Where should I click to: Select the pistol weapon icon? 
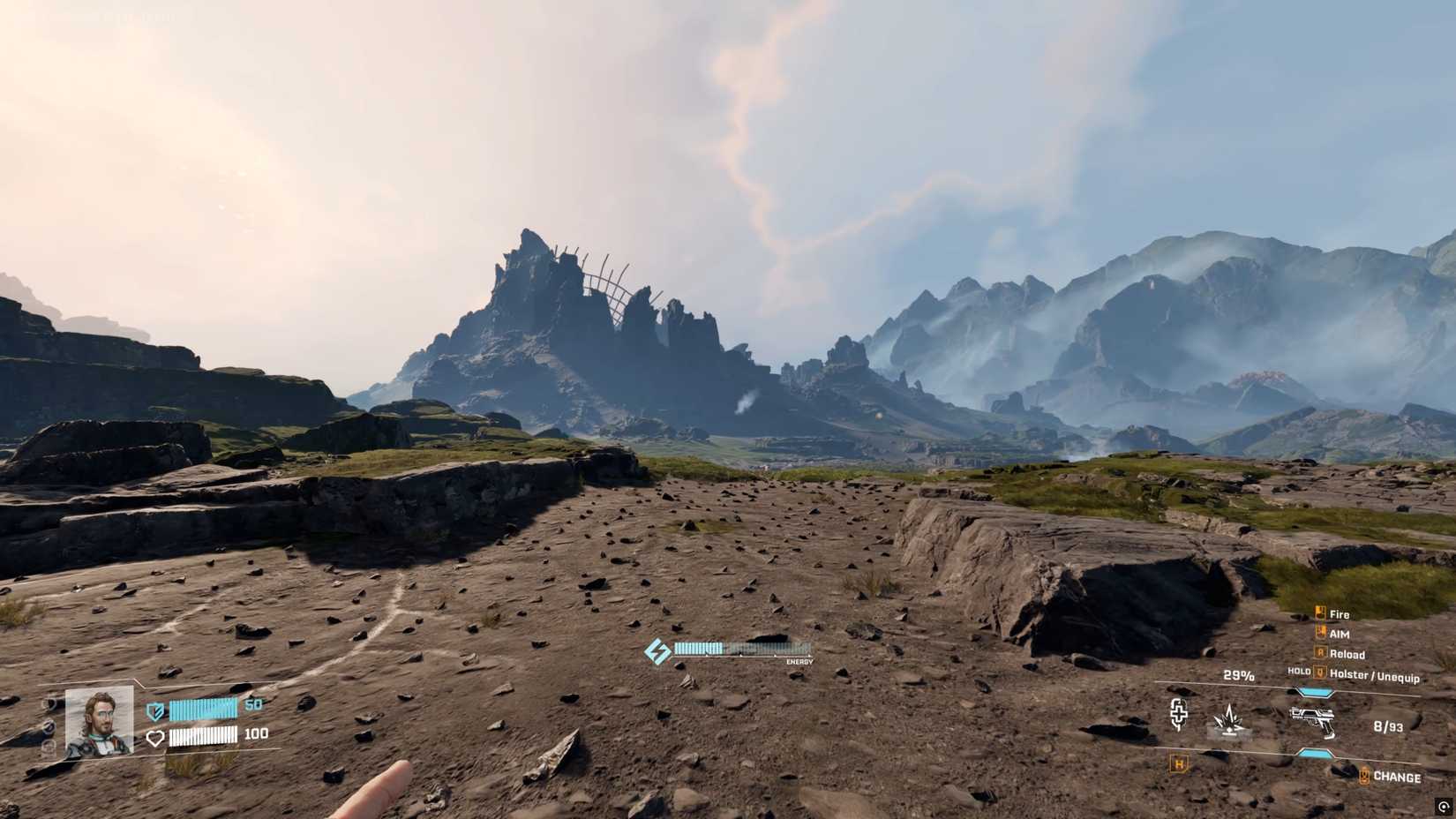tap(1312, 720)
